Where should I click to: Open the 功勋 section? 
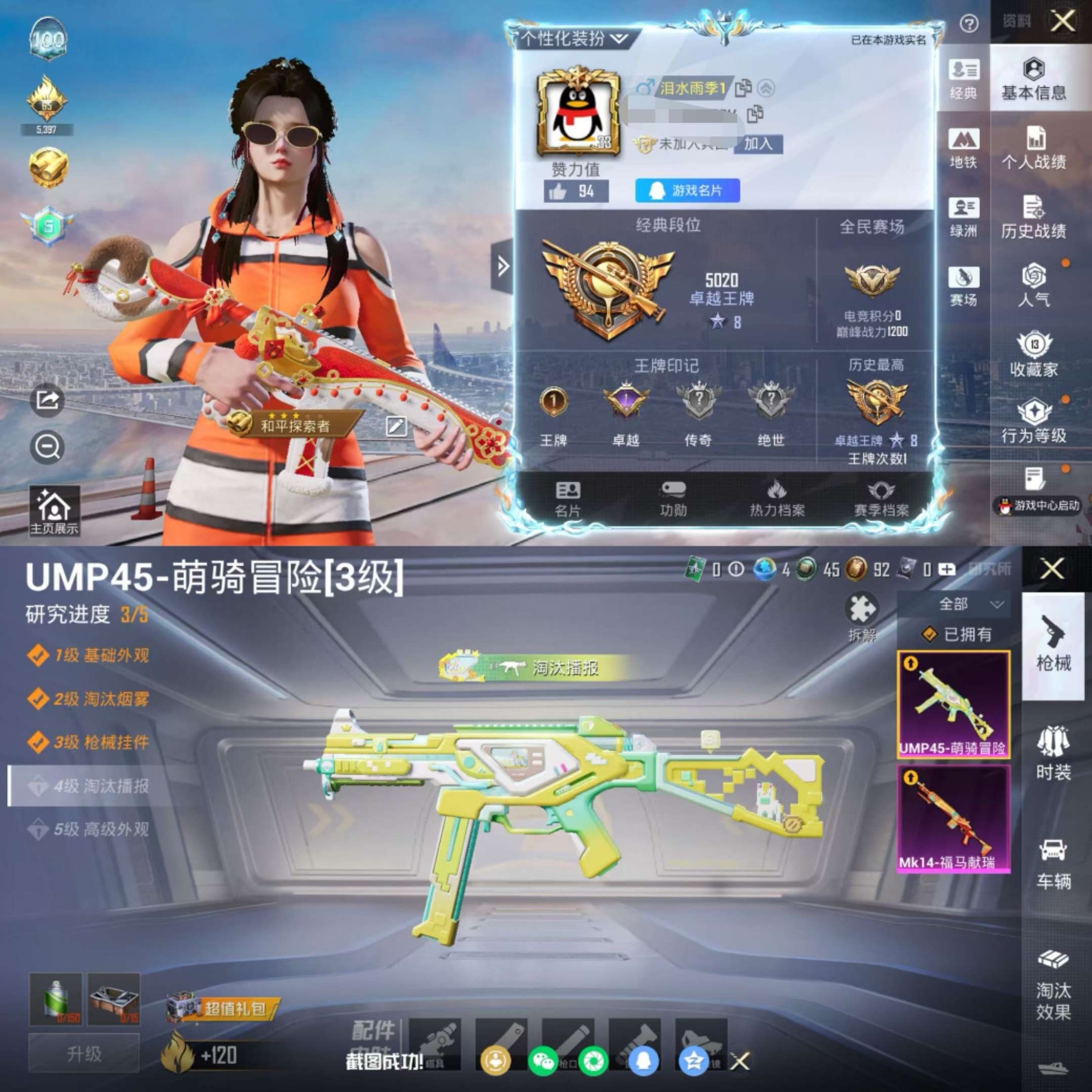click(x=672, y=498)
